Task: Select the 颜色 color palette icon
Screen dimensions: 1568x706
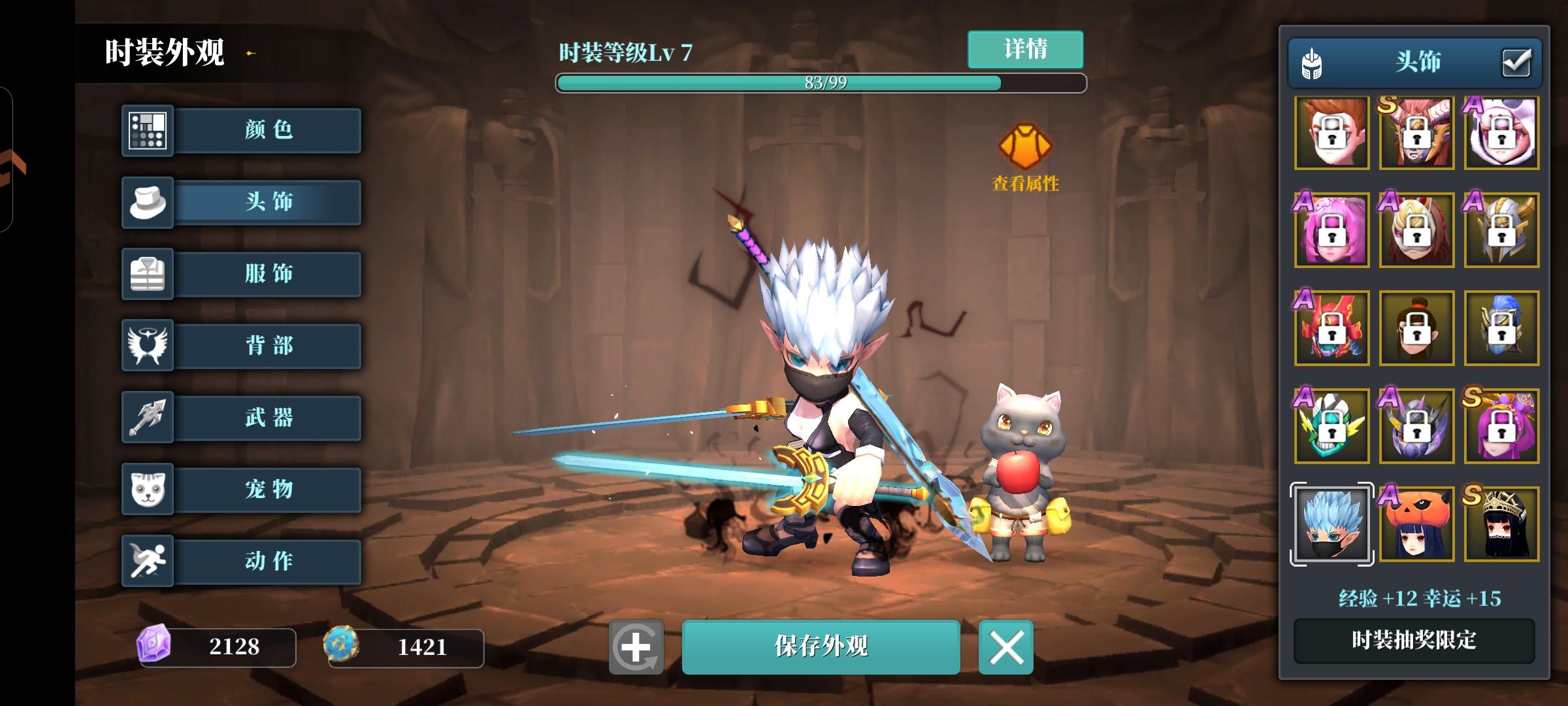Action: (147, 130)
